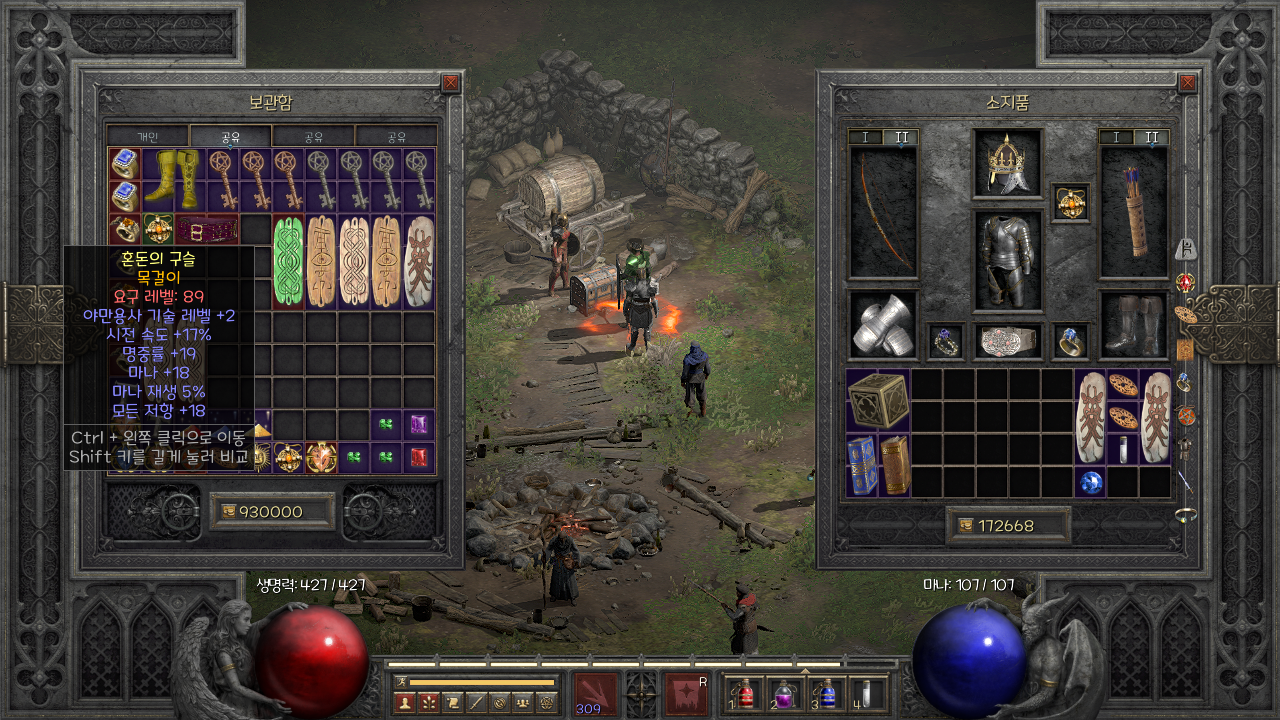Select the green grand charm in the stash

click(289, 261)
